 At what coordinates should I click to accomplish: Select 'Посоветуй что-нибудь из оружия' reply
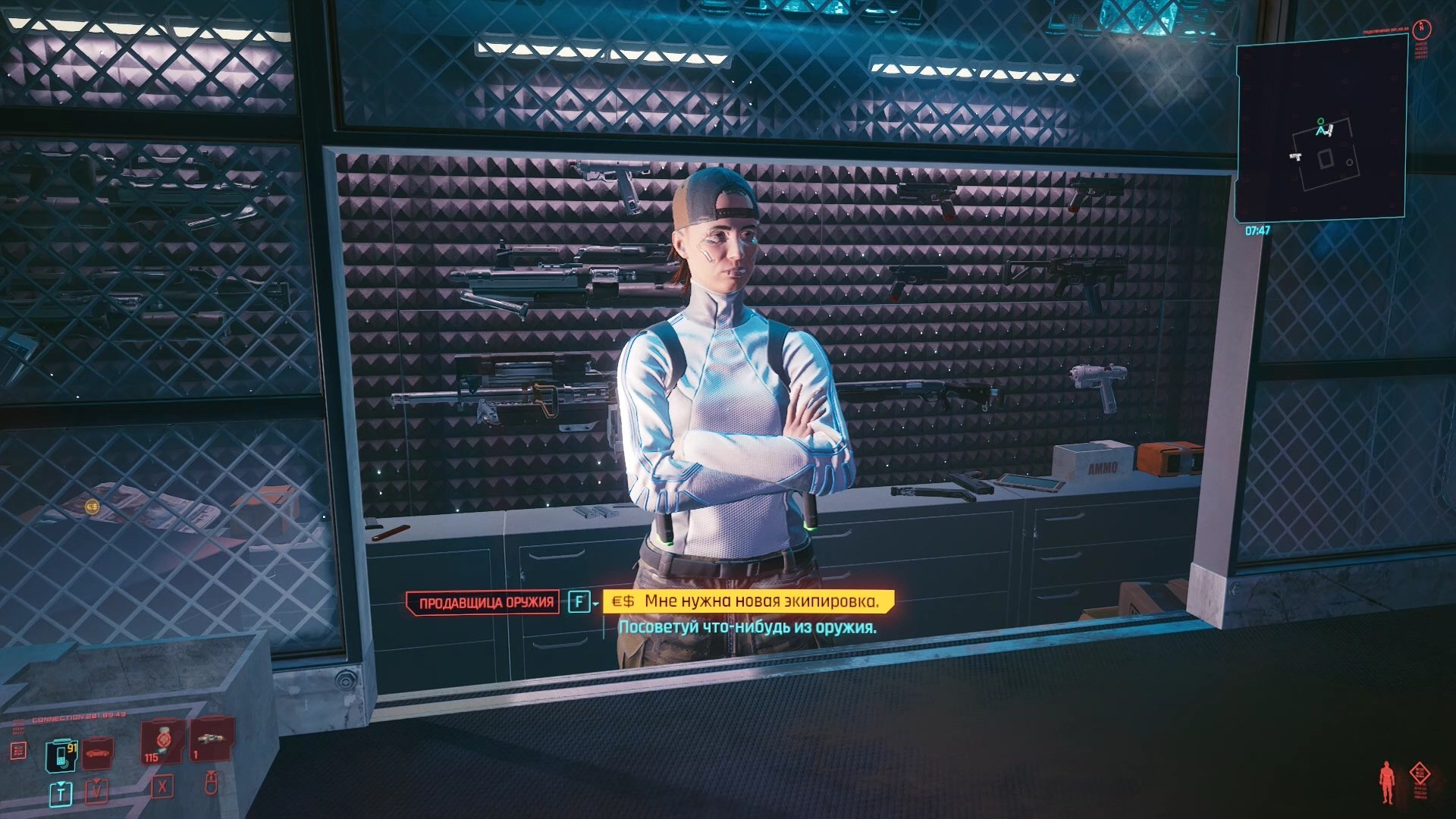(747, 627)
